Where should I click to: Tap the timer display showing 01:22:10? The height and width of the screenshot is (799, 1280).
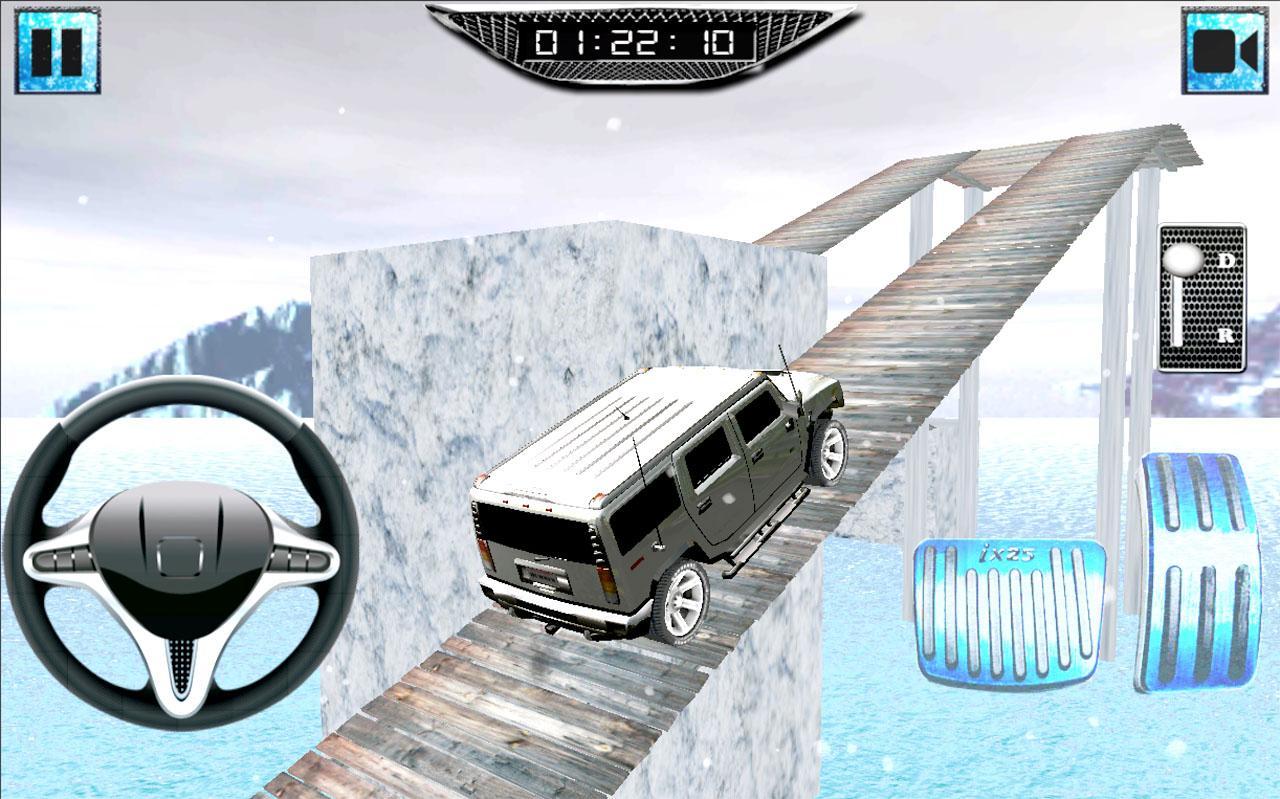[637, 42]
